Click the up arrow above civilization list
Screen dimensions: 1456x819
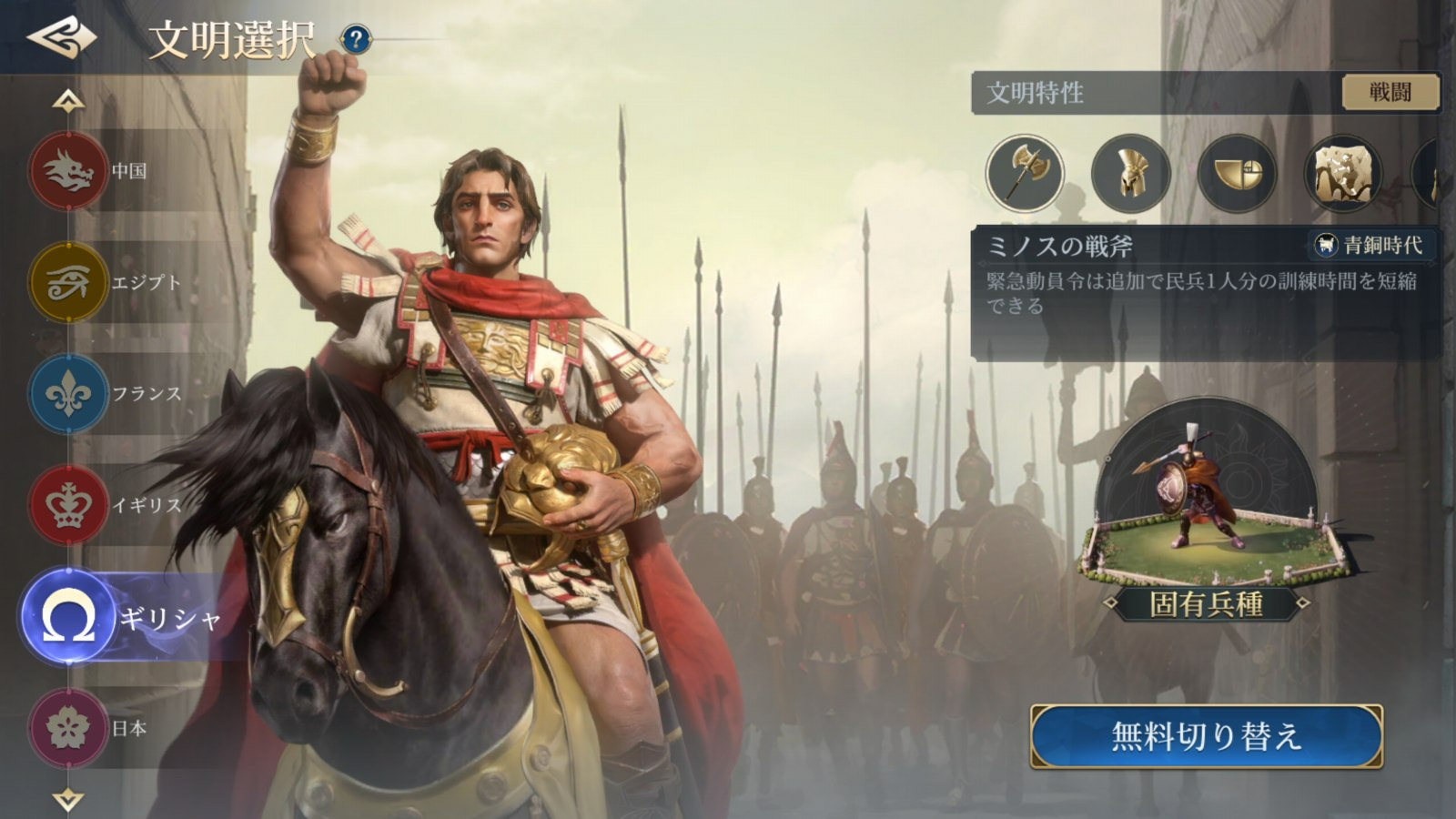(68, 100)
